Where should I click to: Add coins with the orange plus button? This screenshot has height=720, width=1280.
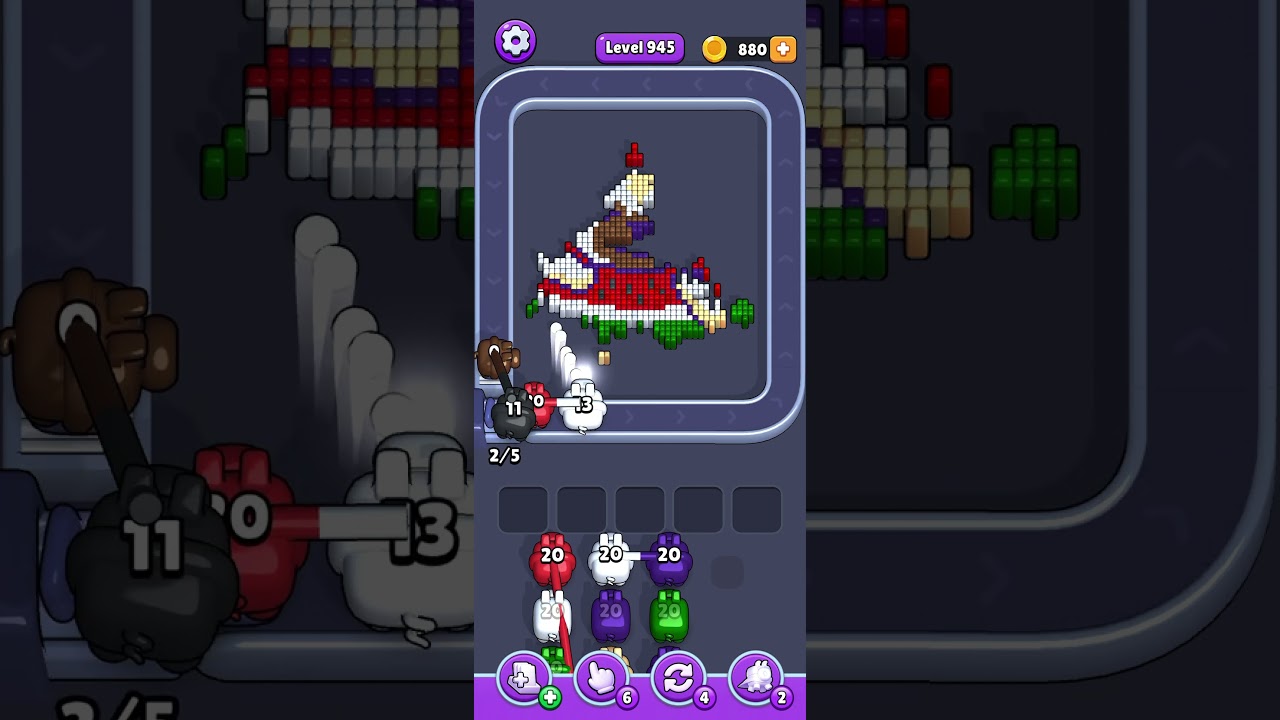click(x=783, y=49)
